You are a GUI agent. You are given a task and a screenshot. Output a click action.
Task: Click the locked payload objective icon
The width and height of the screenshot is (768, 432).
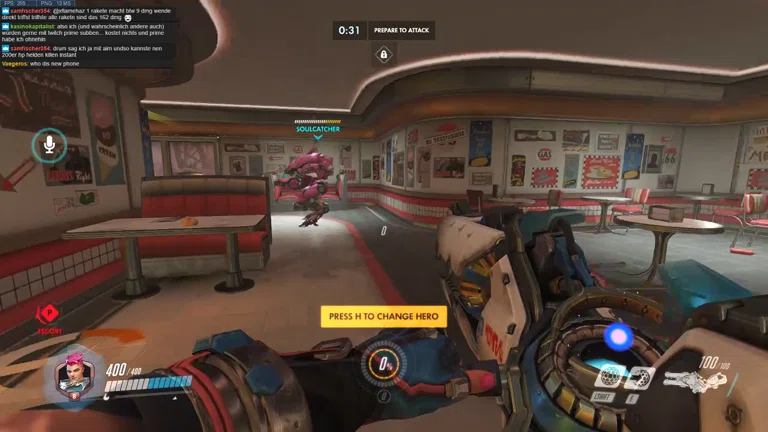(383, 54)
